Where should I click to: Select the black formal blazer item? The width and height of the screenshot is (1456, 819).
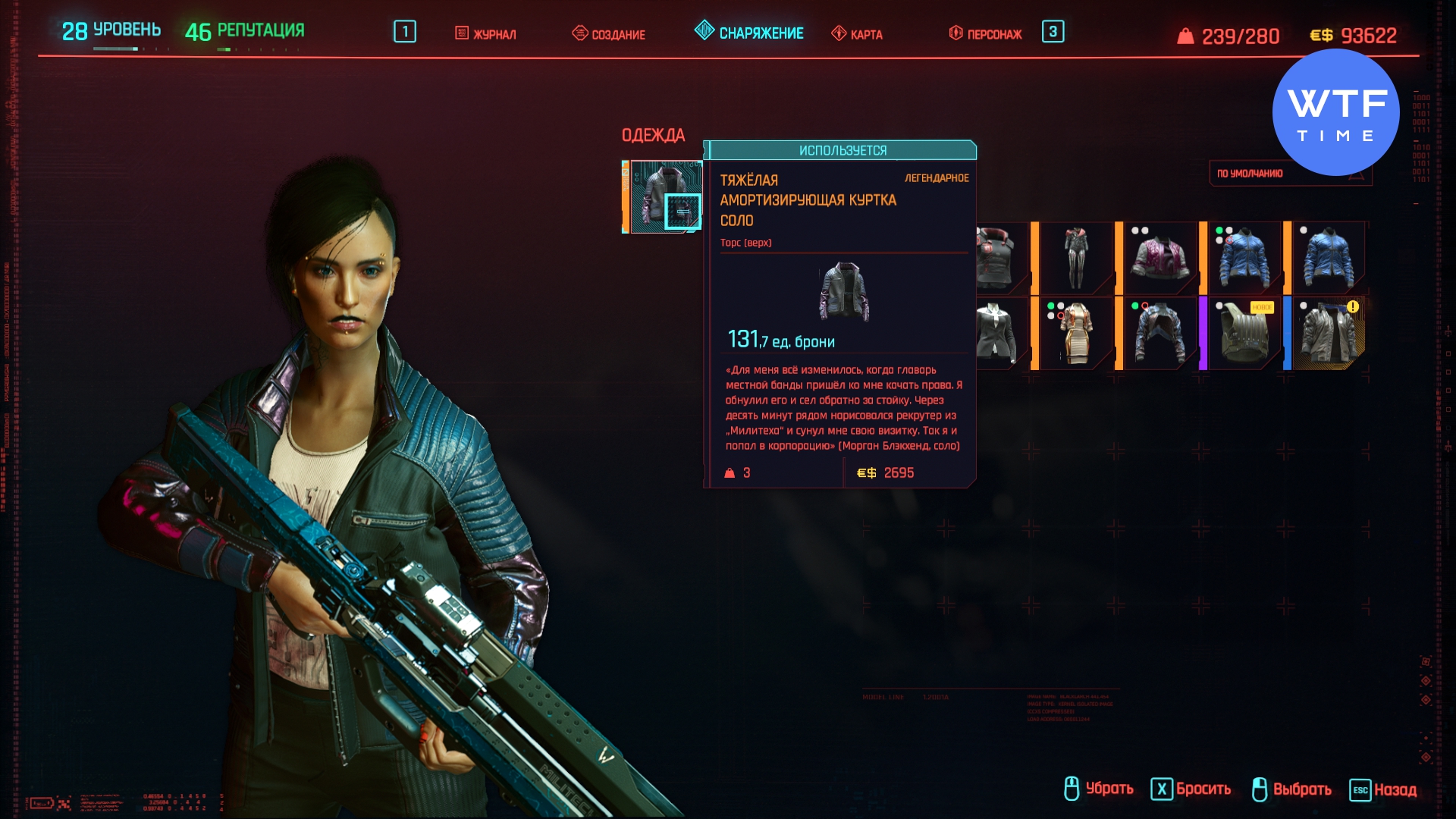(996, 334)
